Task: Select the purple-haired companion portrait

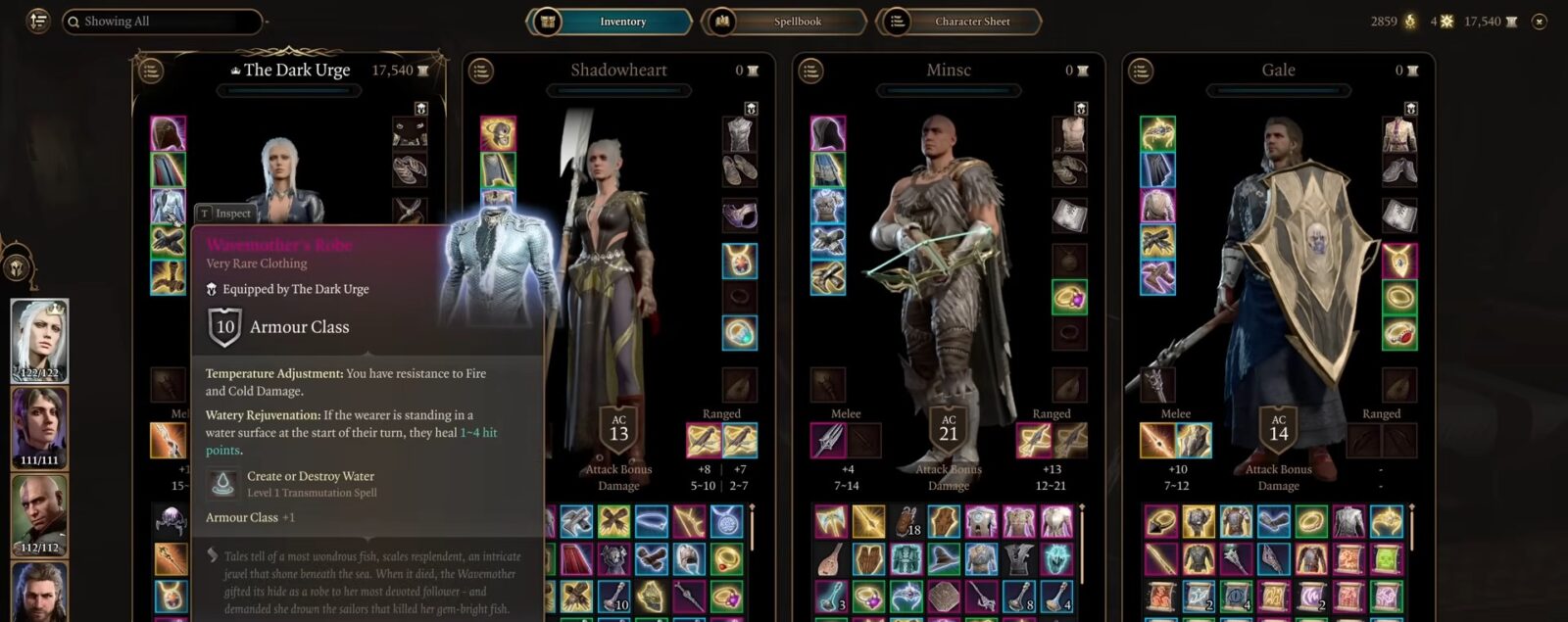Action: [x=39, y=428]
